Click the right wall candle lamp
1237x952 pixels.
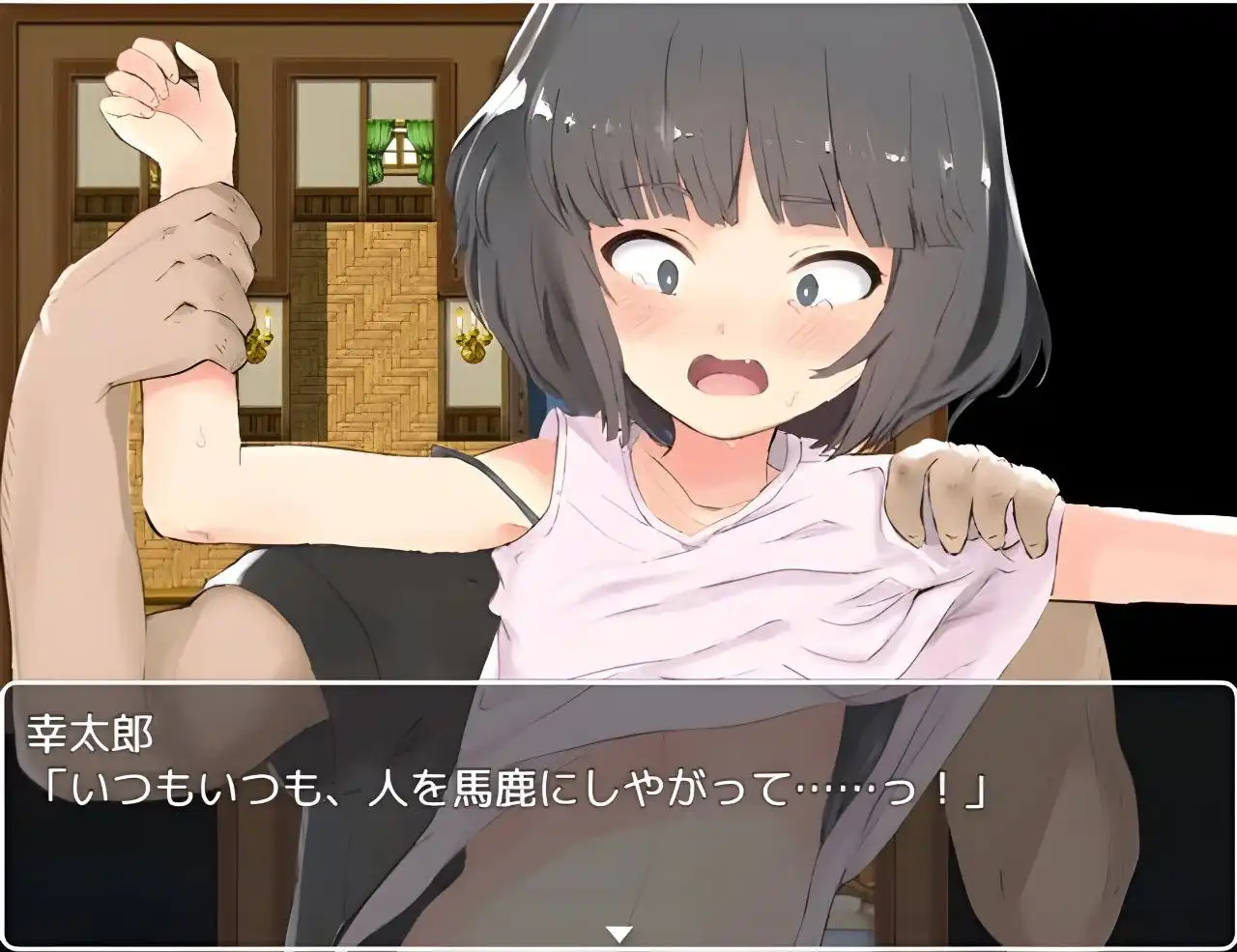click(x=471, y=338)
